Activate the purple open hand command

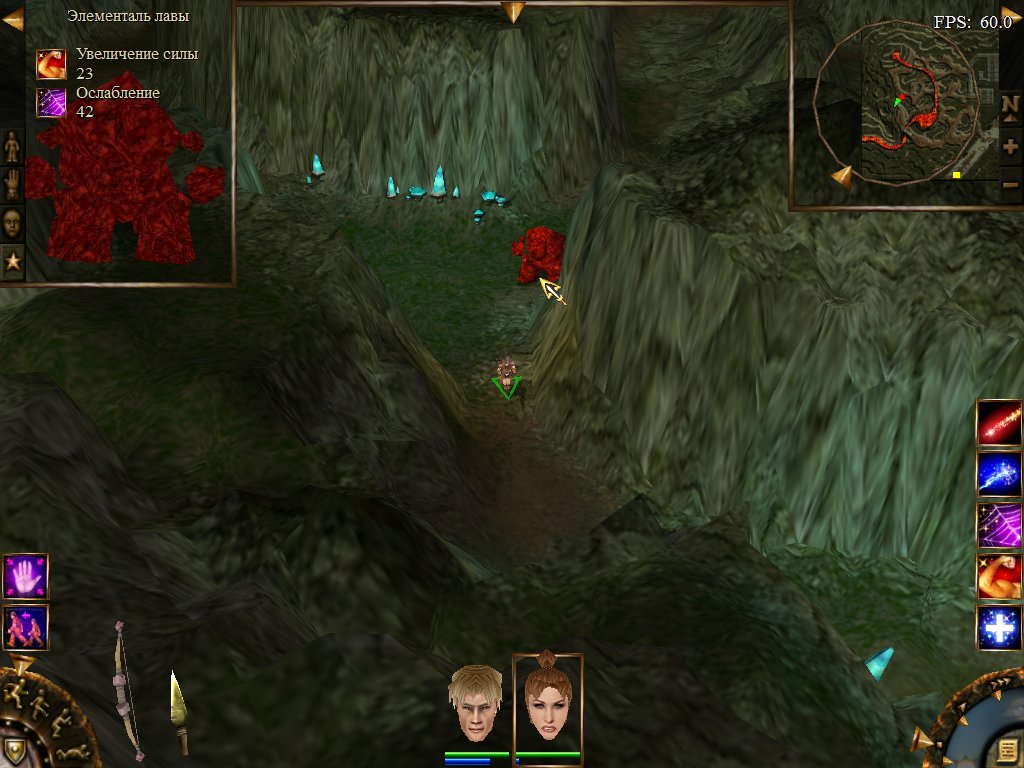coord(25,577)
